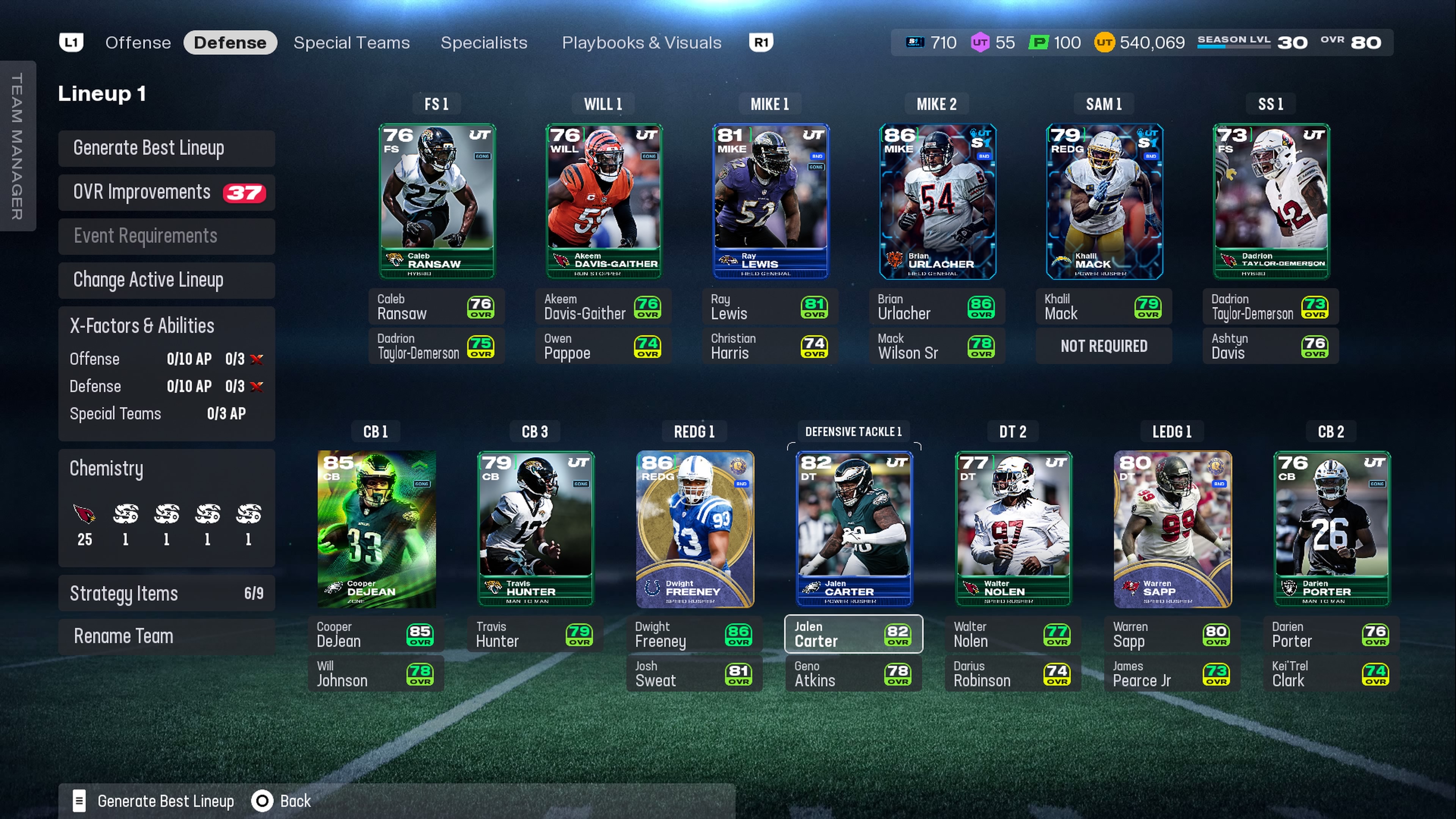Select Rename Team option
Image resolution: width=1456 pixels, height=819 pixels.
point(166,637)
